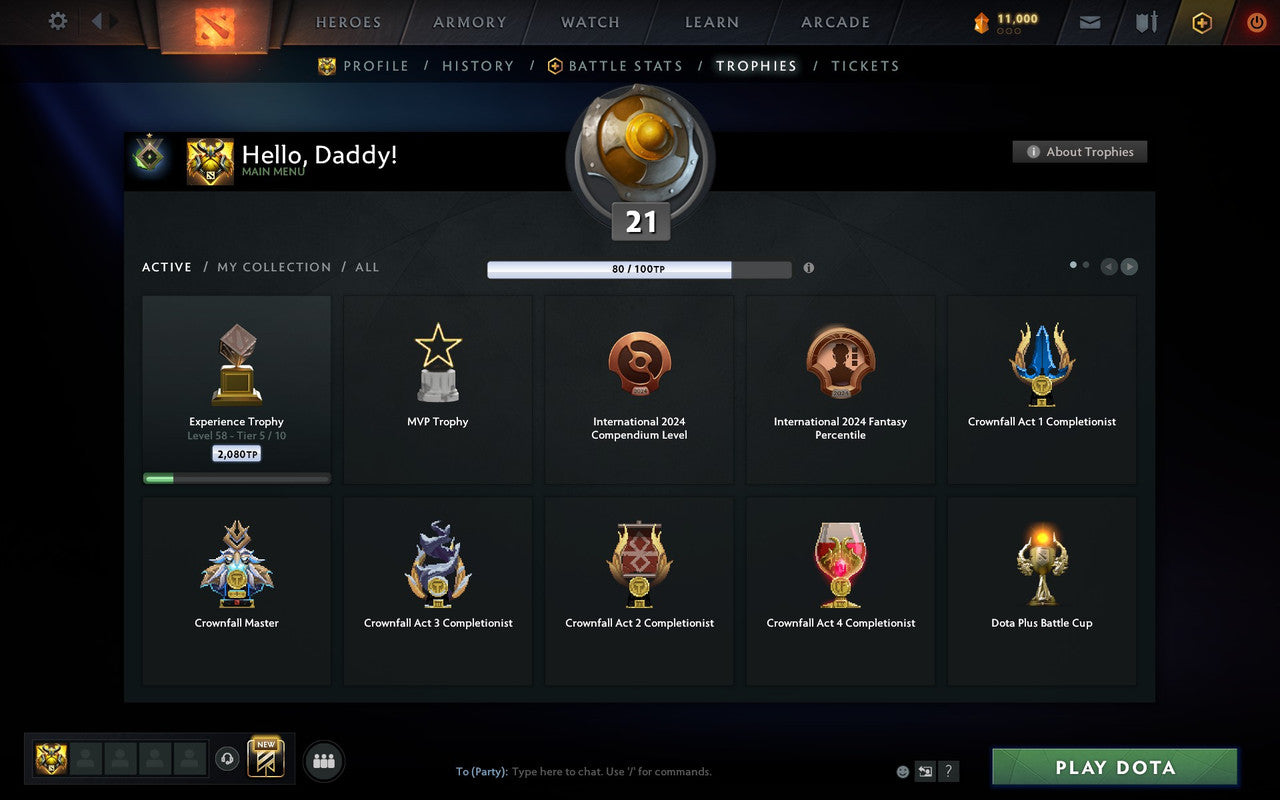
Task: Open the settings gear menu
Action: point(57,22)
